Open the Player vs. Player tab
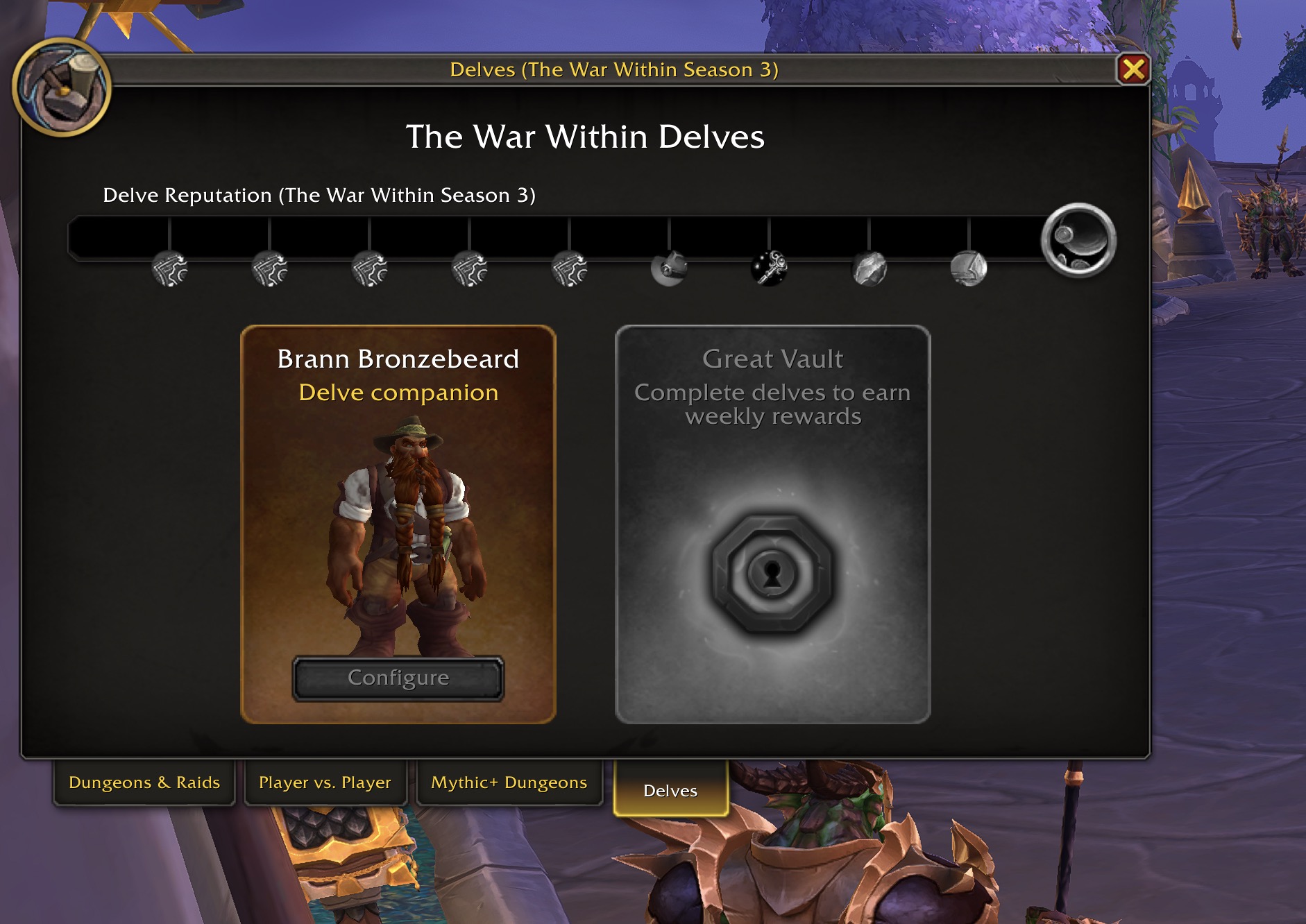Screen dimensions: 1306x924 325,782
